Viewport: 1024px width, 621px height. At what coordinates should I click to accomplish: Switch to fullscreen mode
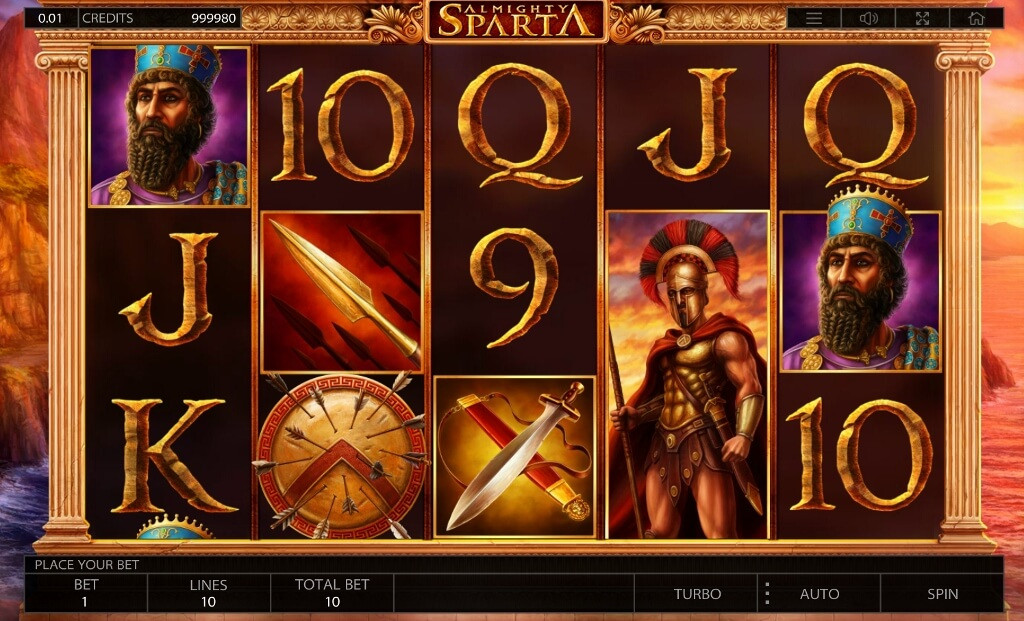[x=922, y=18]
